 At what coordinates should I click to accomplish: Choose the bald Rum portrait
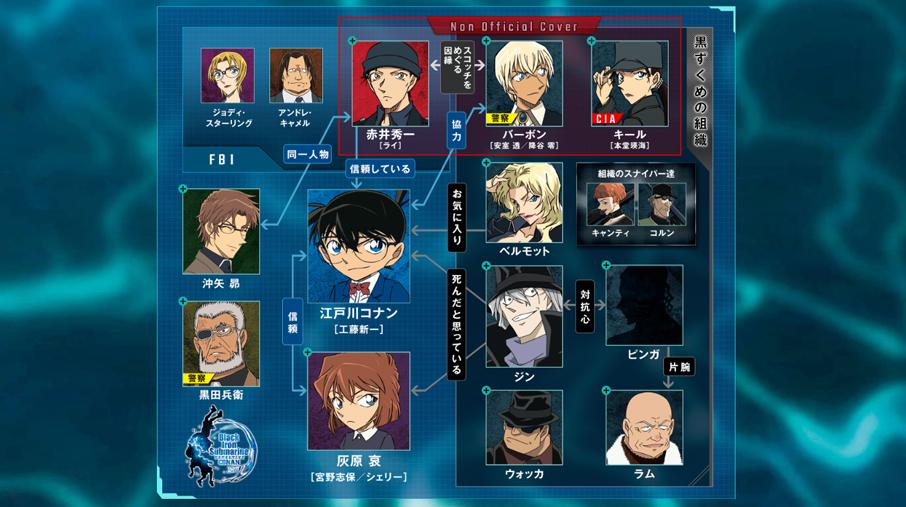click(644, 427)
